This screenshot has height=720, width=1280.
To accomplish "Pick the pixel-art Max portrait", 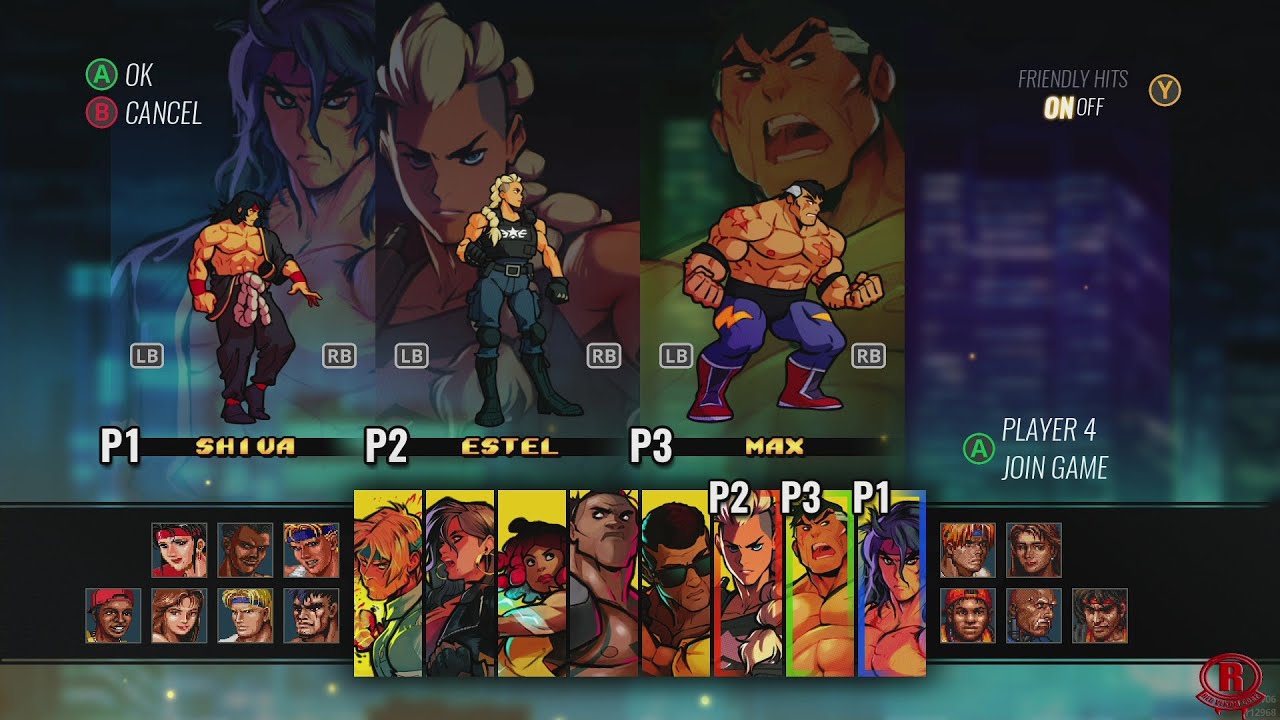I will coord(311,615).
